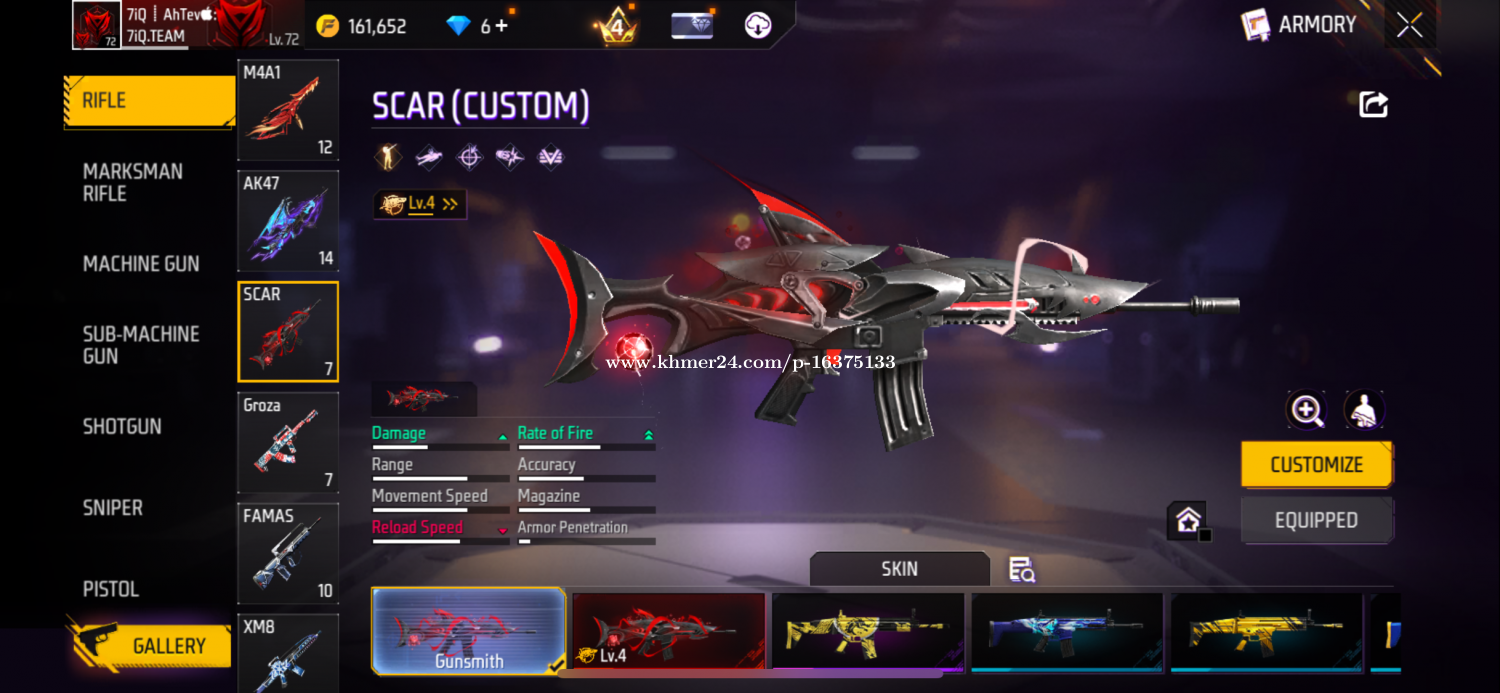Image resolution: width=1500 pixels, height=693 pixels.
Task: Select the Rifle category
Action: [x=150, y=101]
